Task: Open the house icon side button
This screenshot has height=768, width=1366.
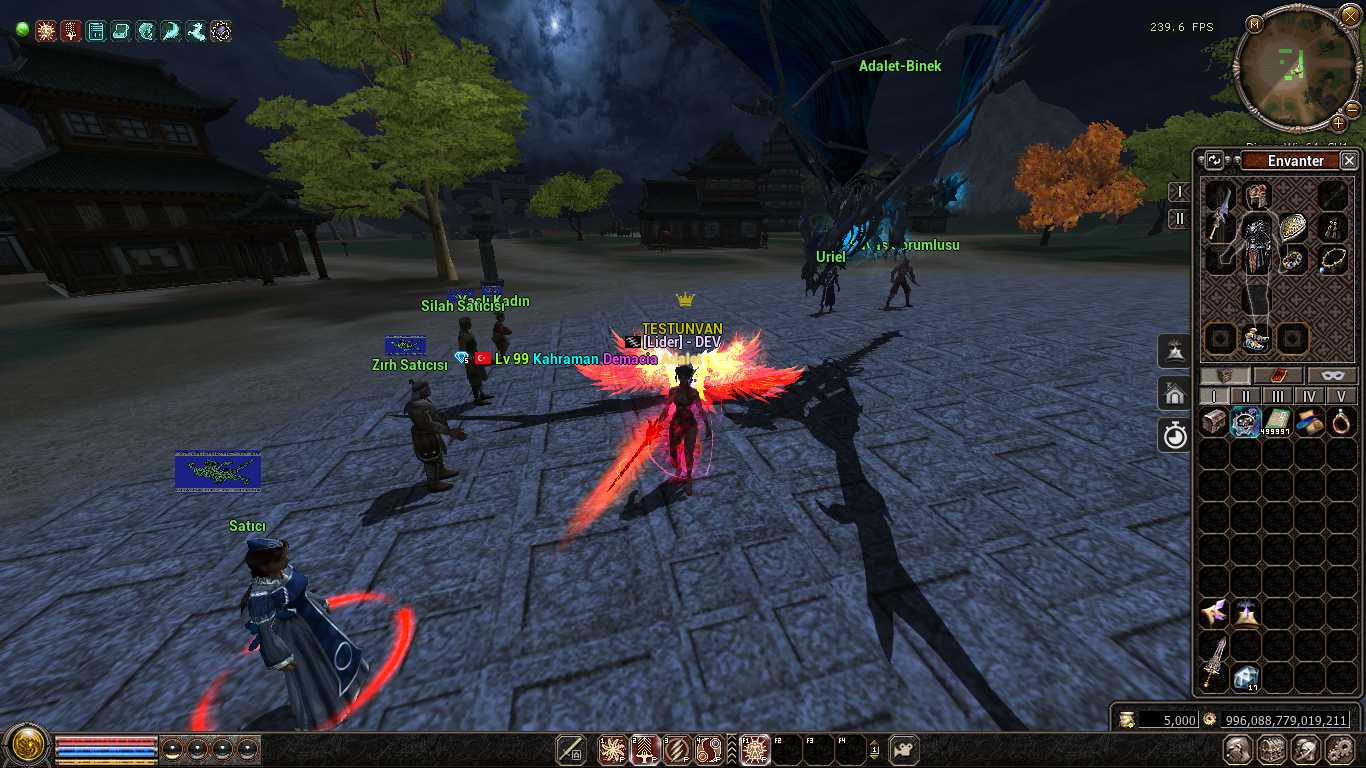Action: point(1174,393)
